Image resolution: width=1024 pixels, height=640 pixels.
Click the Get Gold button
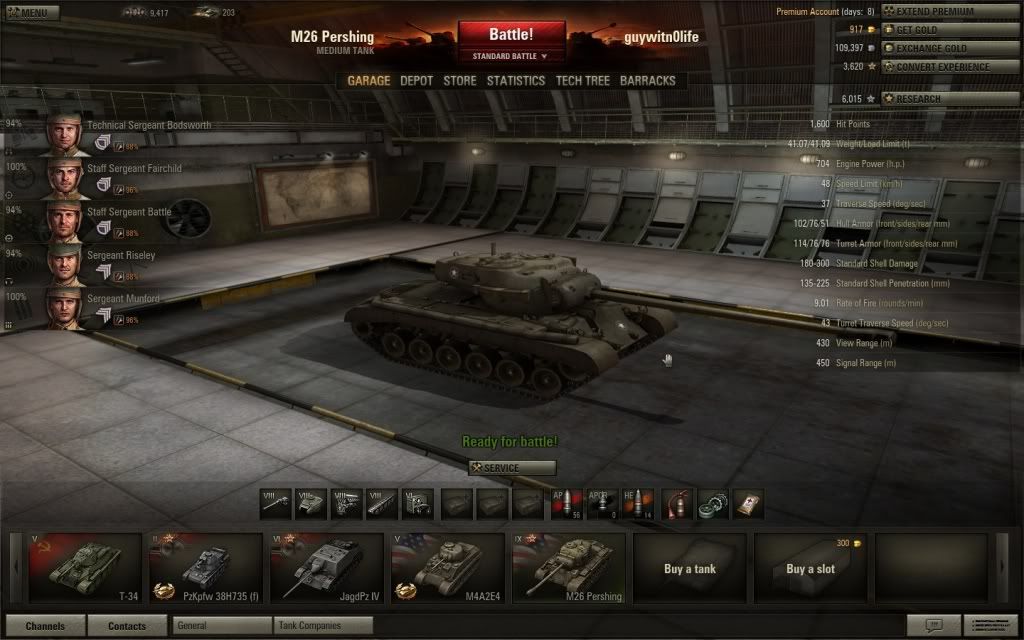[936, 30]
